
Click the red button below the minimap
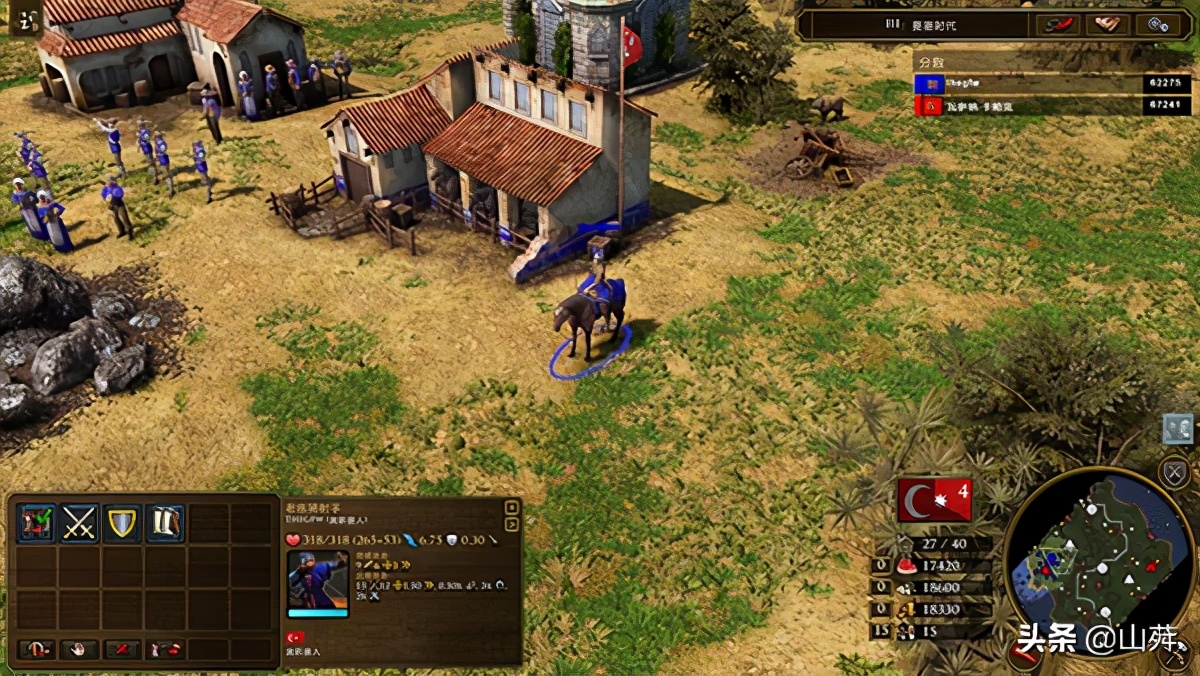tap(1022, 655)
